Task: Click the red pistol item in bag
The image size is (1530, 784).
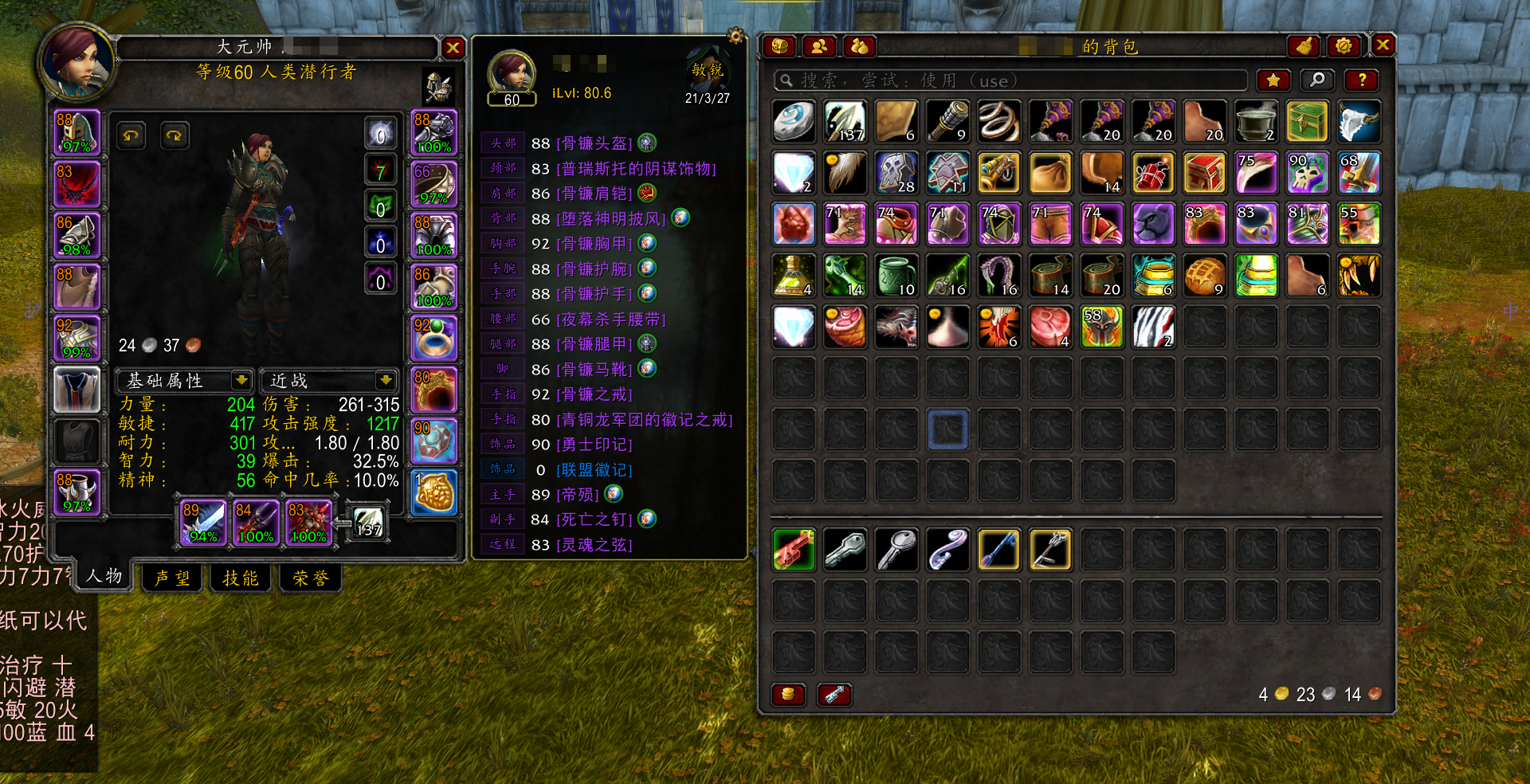Action: click(x=794, y=550)
